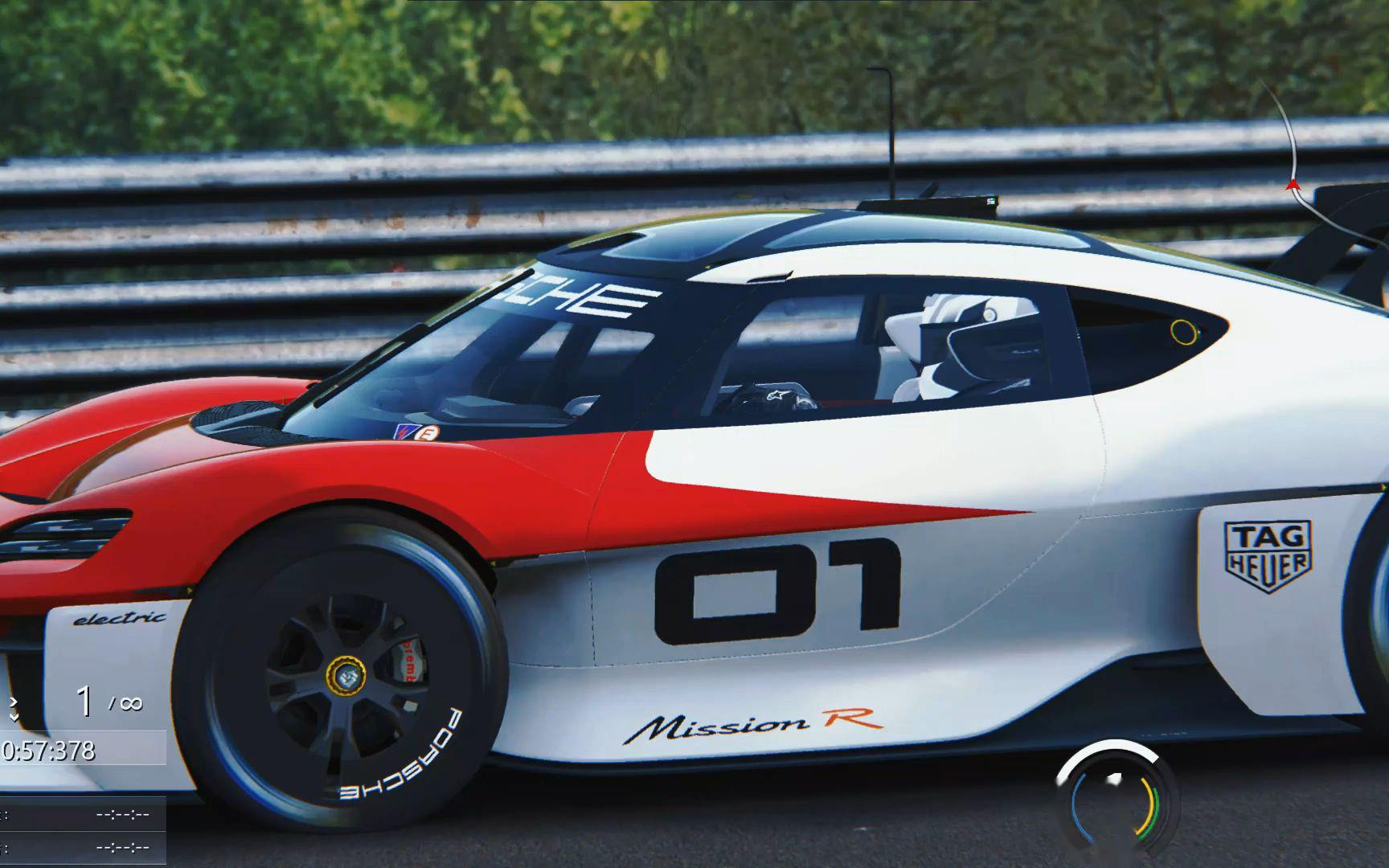Toggle the throttle indicator ring

click(x=1155, y=813)
